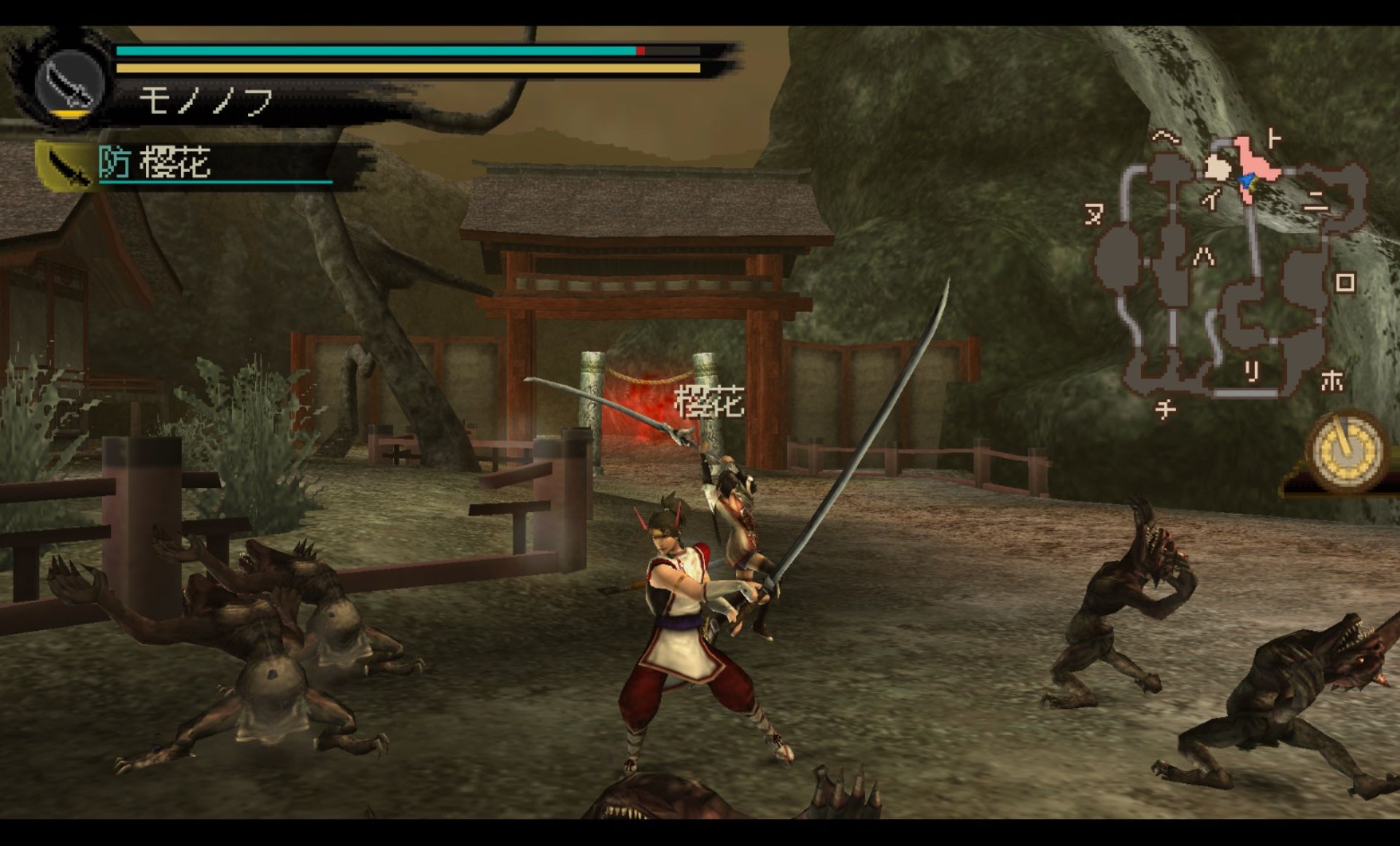This screenshot has height=846, width=1400.
Task: Click the ally's sword icon beside 櫻花
Action: pyautogui.click(x=68, y=166)
